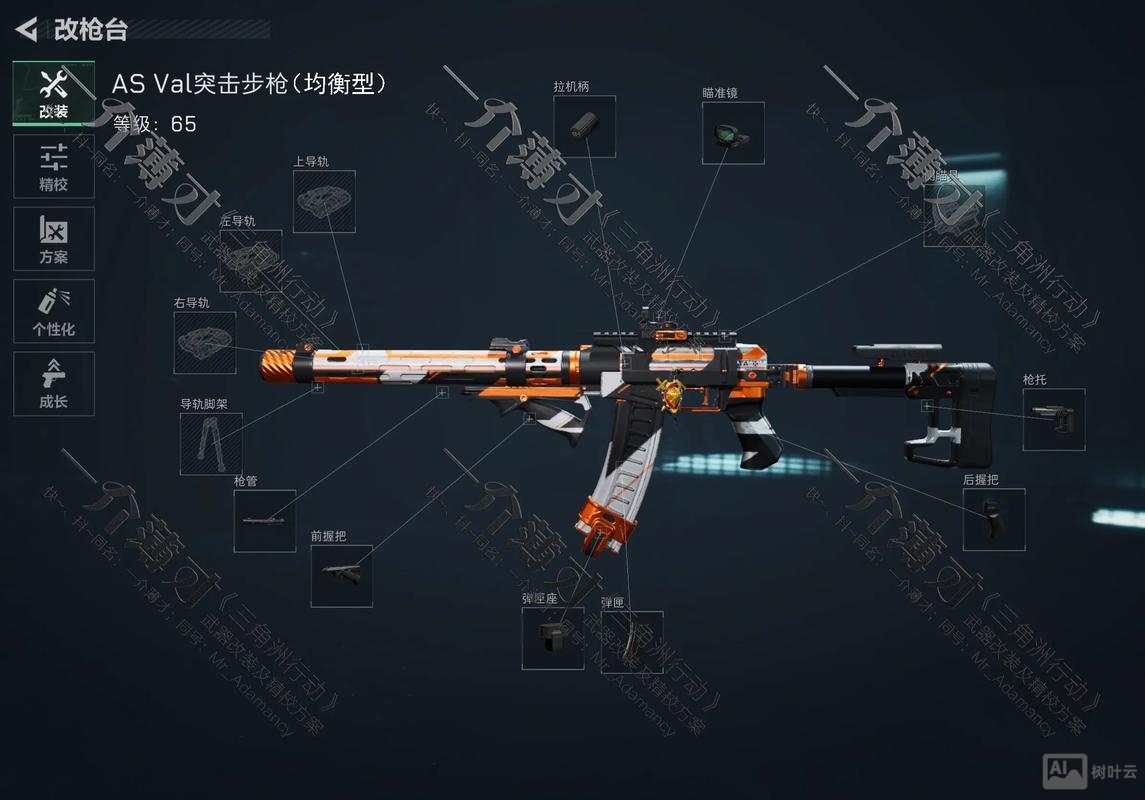Viewport: 1145px width, 800px height.
Task: Select the 弹匣座 mag well slot
Action: [x=553, y=638]
